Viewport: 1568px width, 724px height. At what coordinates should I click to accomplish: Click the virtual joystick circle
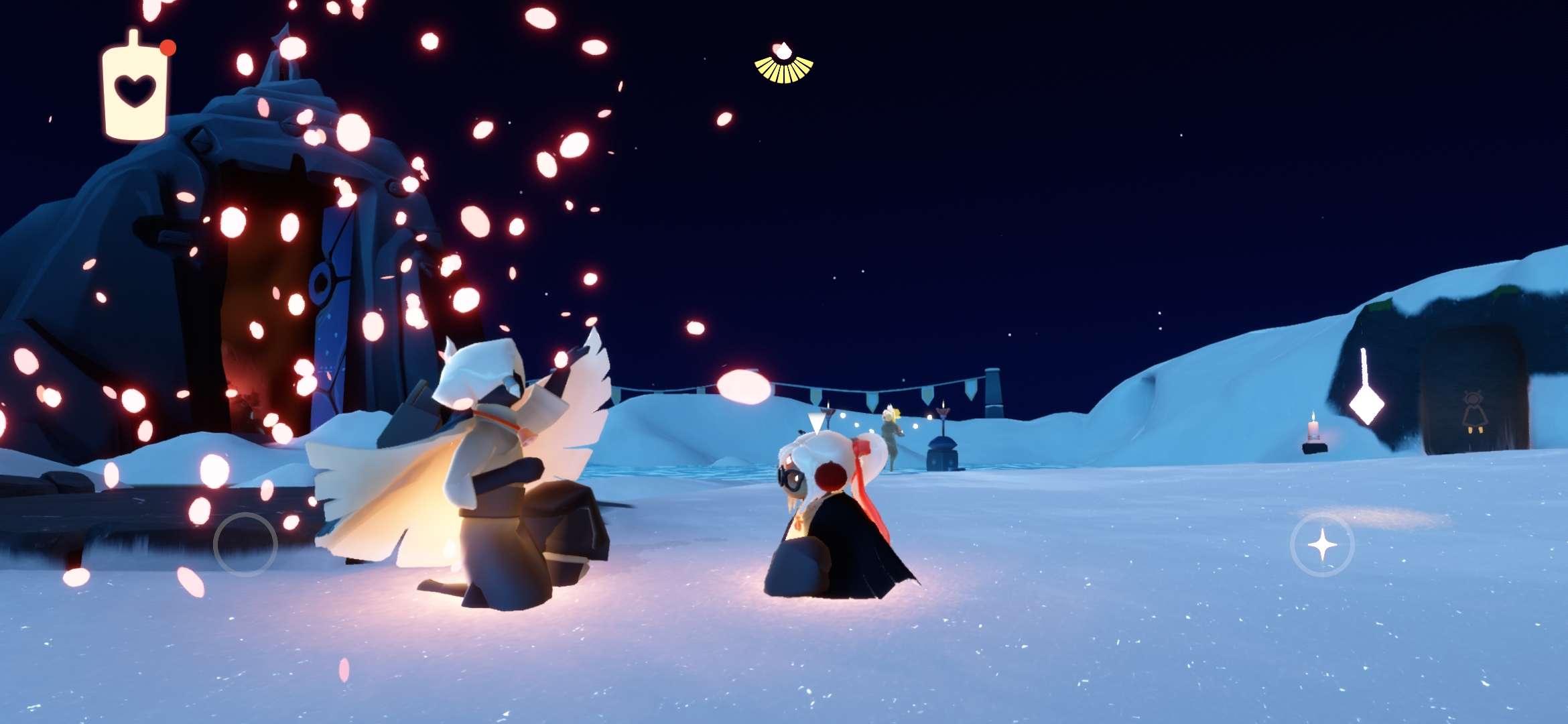[x=245, y=544]
